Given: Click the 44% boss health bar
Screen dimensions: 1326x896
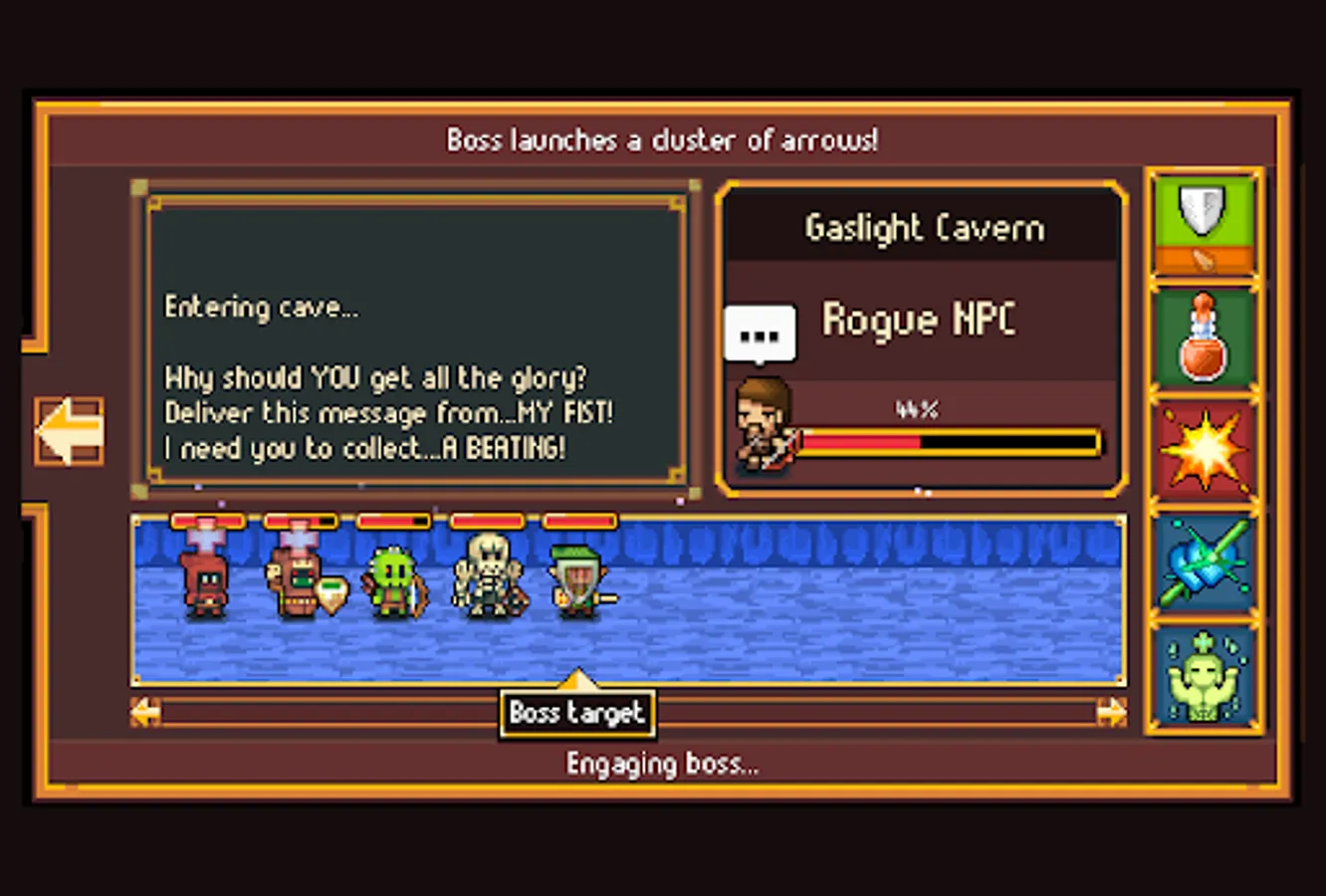Looking at the screenshot, I should point(951,439).
